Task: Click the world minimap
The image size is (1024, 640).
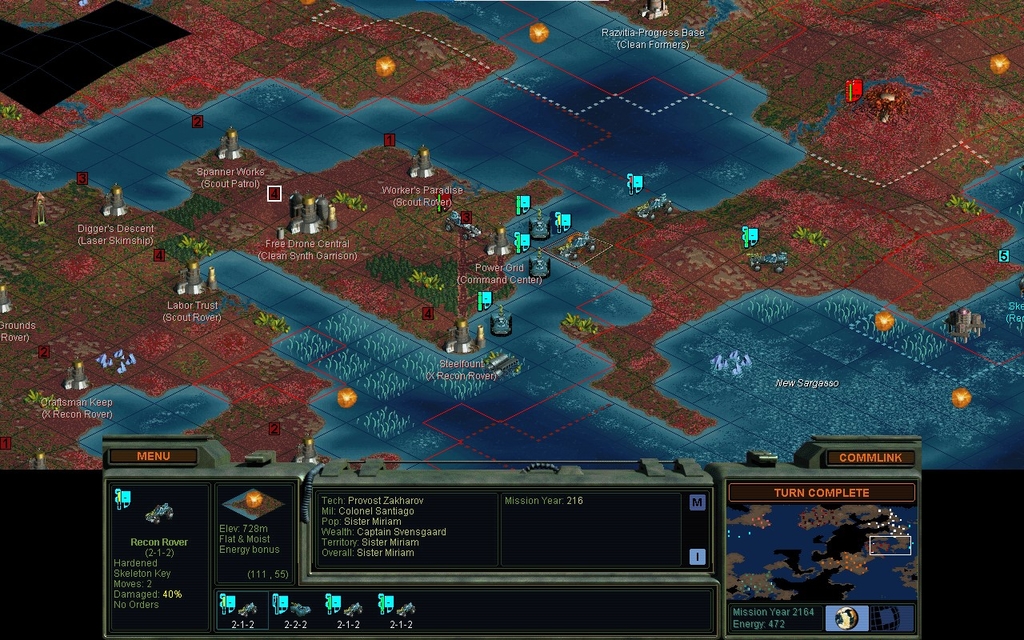Action: pyautogui.click(x=820, y=551)
